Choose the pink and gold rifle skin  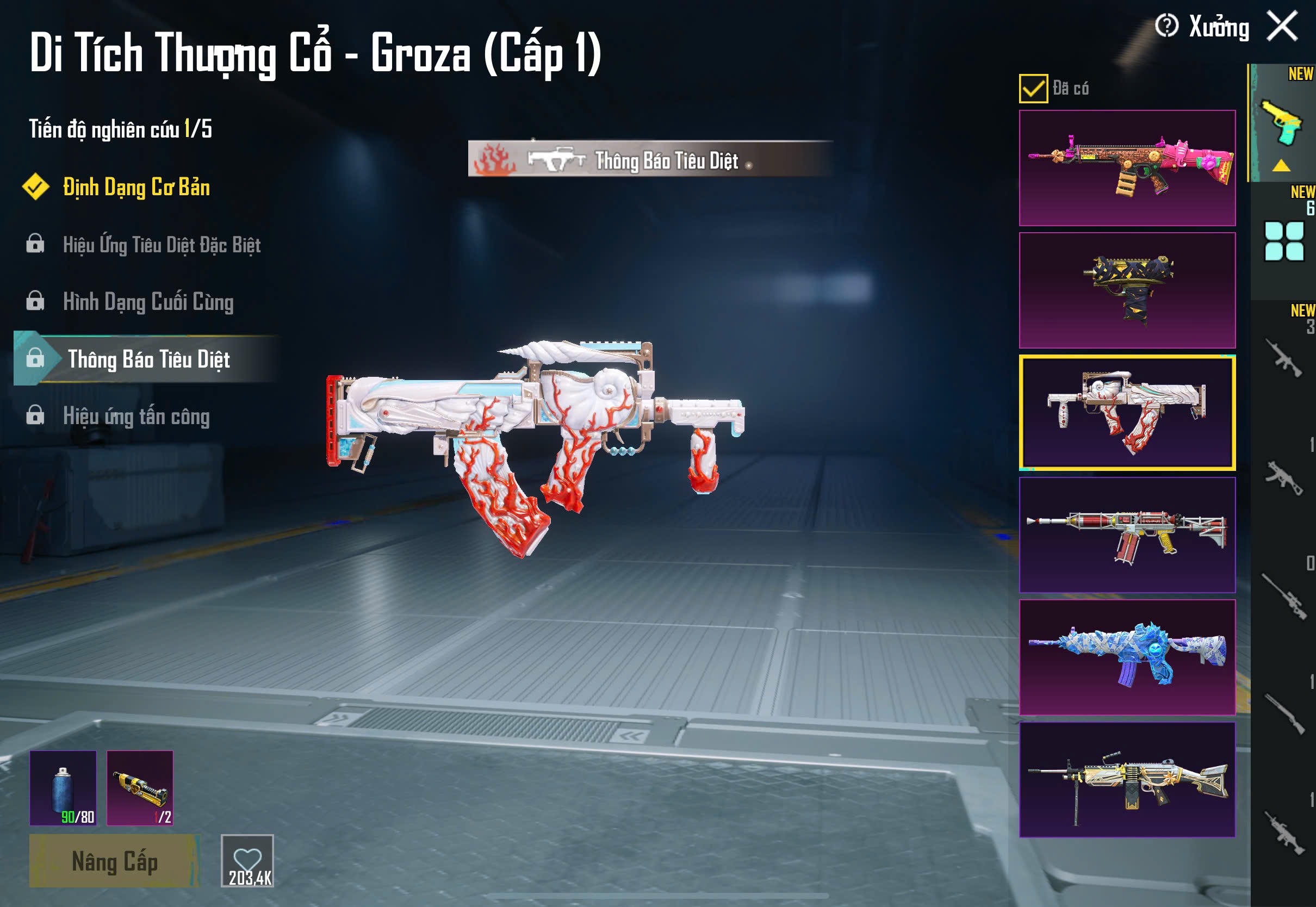pos(1127,168)
